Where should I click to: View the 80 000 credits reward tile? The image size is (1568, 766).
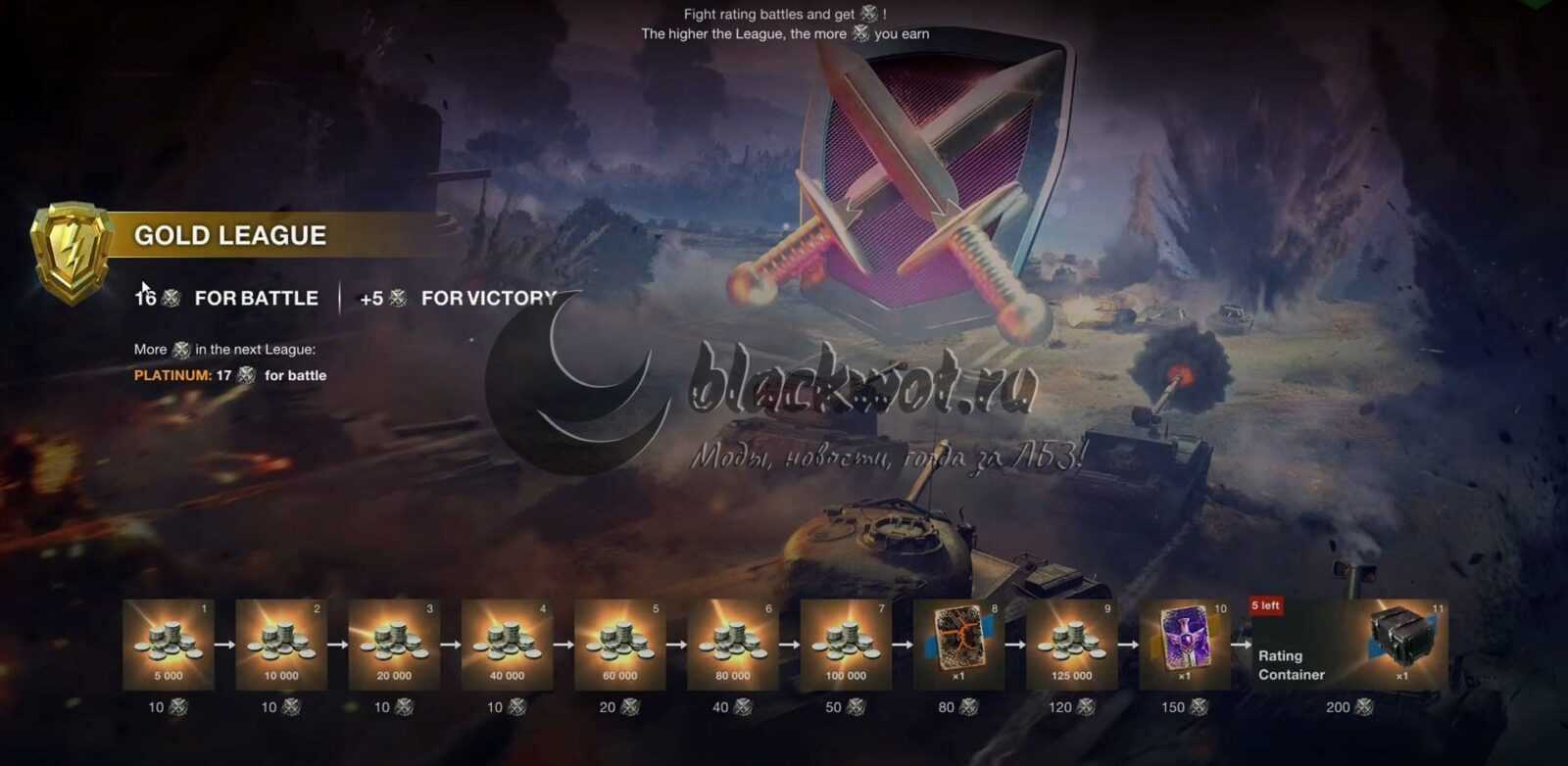point(733,645)
